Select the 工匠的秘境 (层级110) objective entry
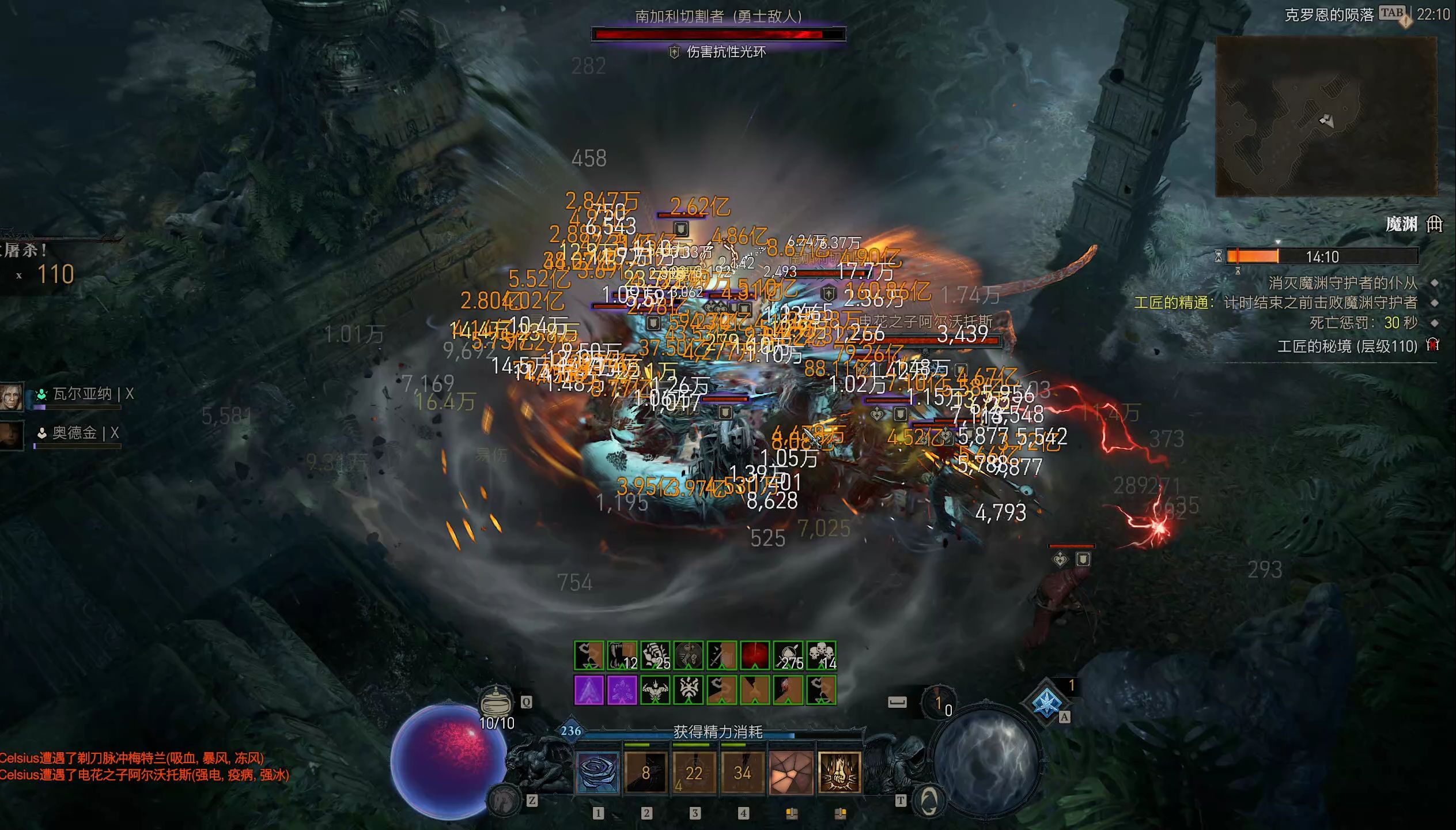The height and width of the screenshot is (830, 1456). [1347, 346]
